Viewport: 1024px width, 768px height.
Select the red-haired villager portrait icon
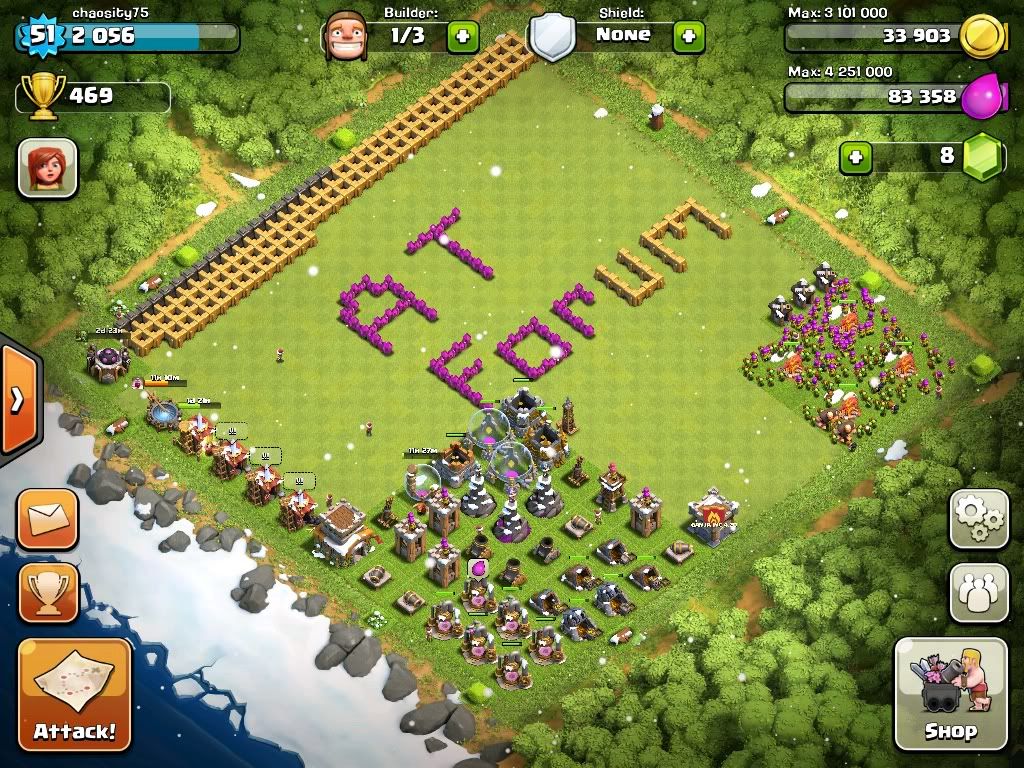(48, 167)
